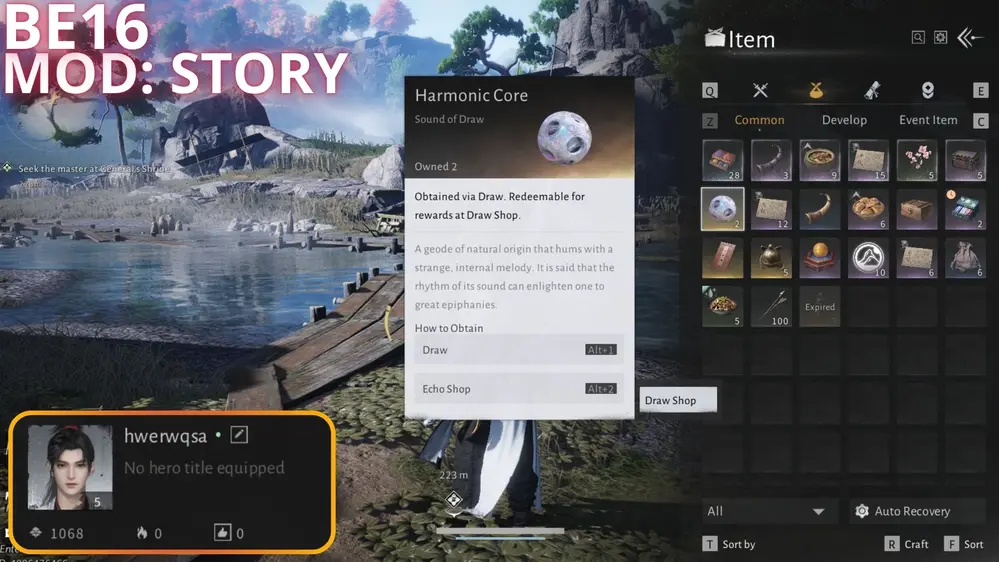The width and height of the screenshot is (999, 562).
Task: Select the pink blossom branch item slot
Action: click(917, 160)
